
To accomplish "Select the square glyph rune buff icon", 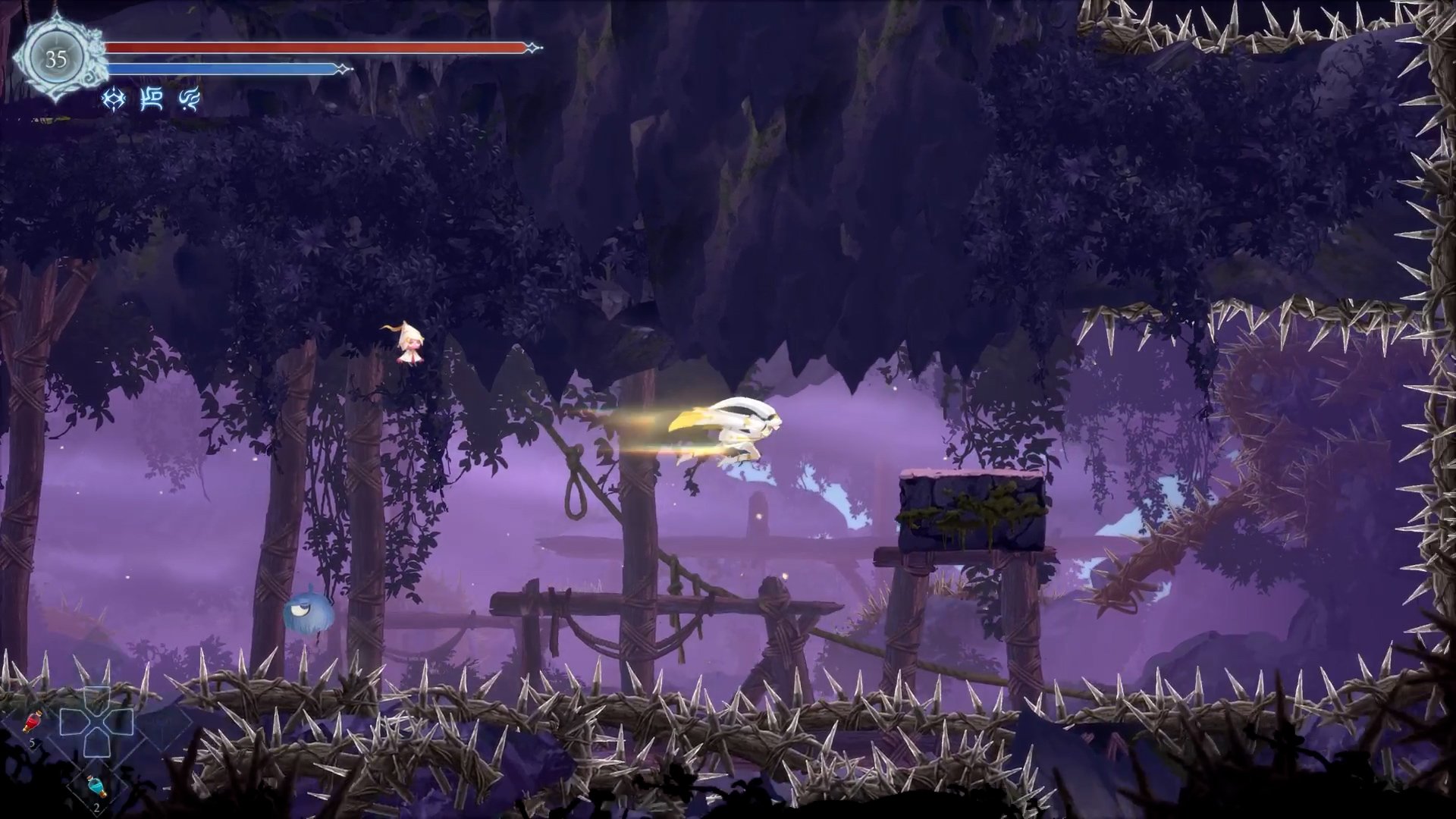I will click(x=152, y=99).
